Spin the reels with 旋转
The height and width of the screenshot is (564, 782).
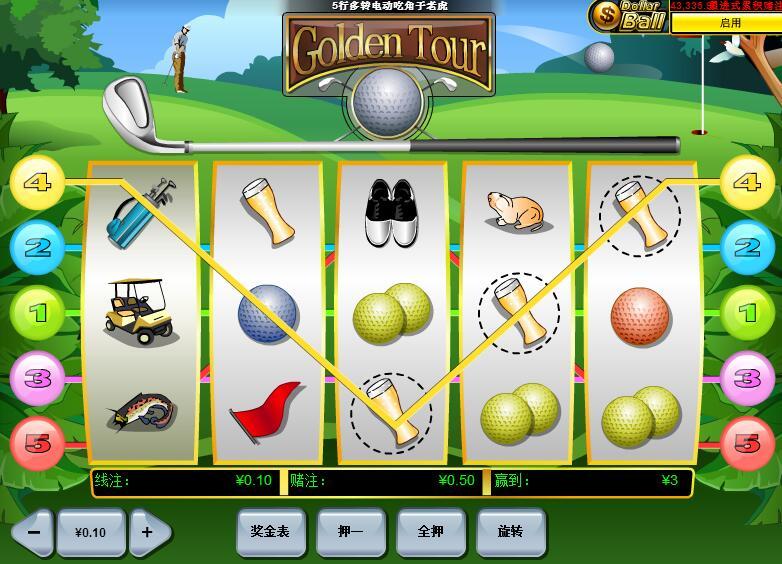point(510,532)
